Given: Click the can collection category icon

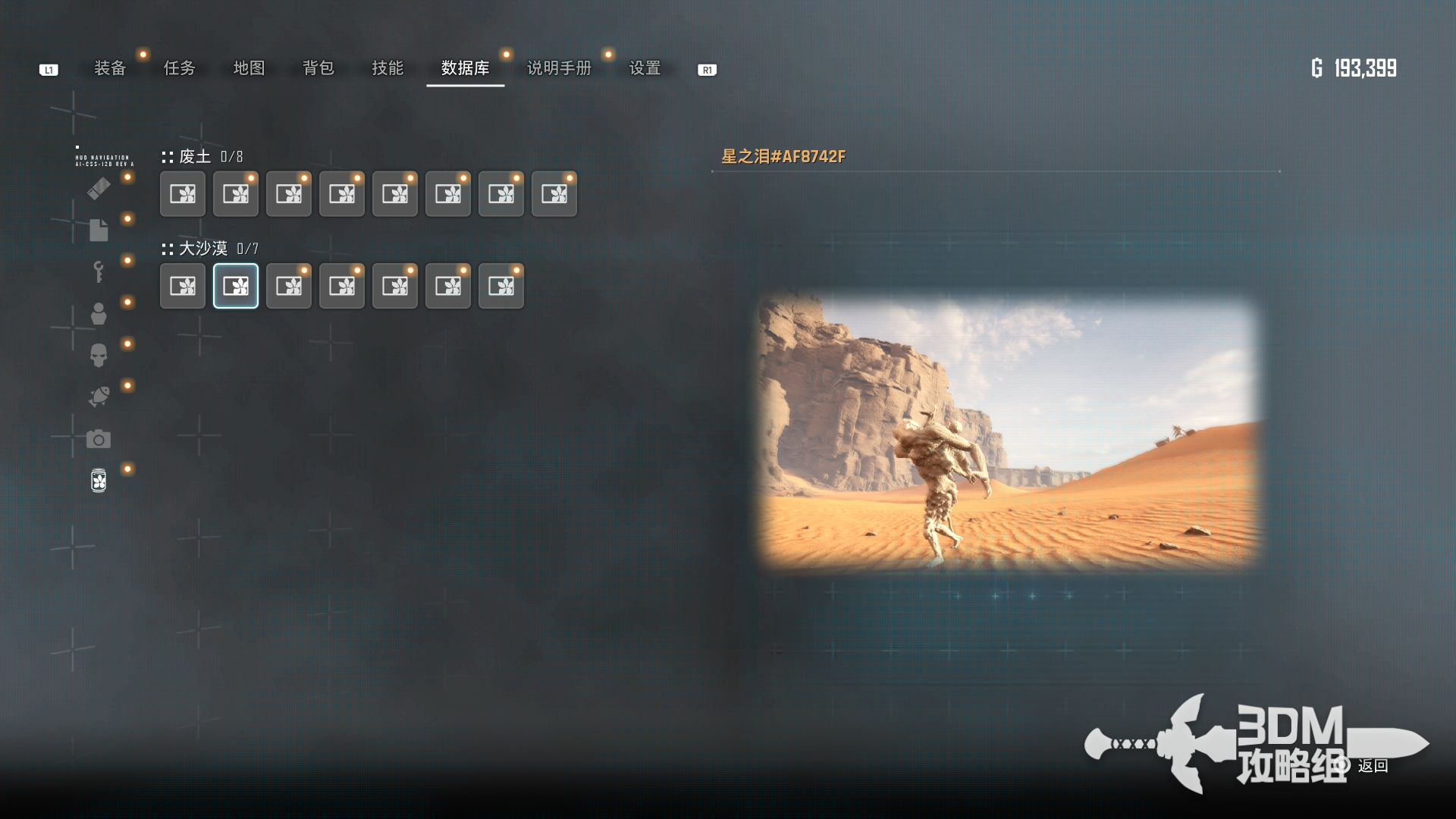Looking at the screenshot, I should click(99, 480).
